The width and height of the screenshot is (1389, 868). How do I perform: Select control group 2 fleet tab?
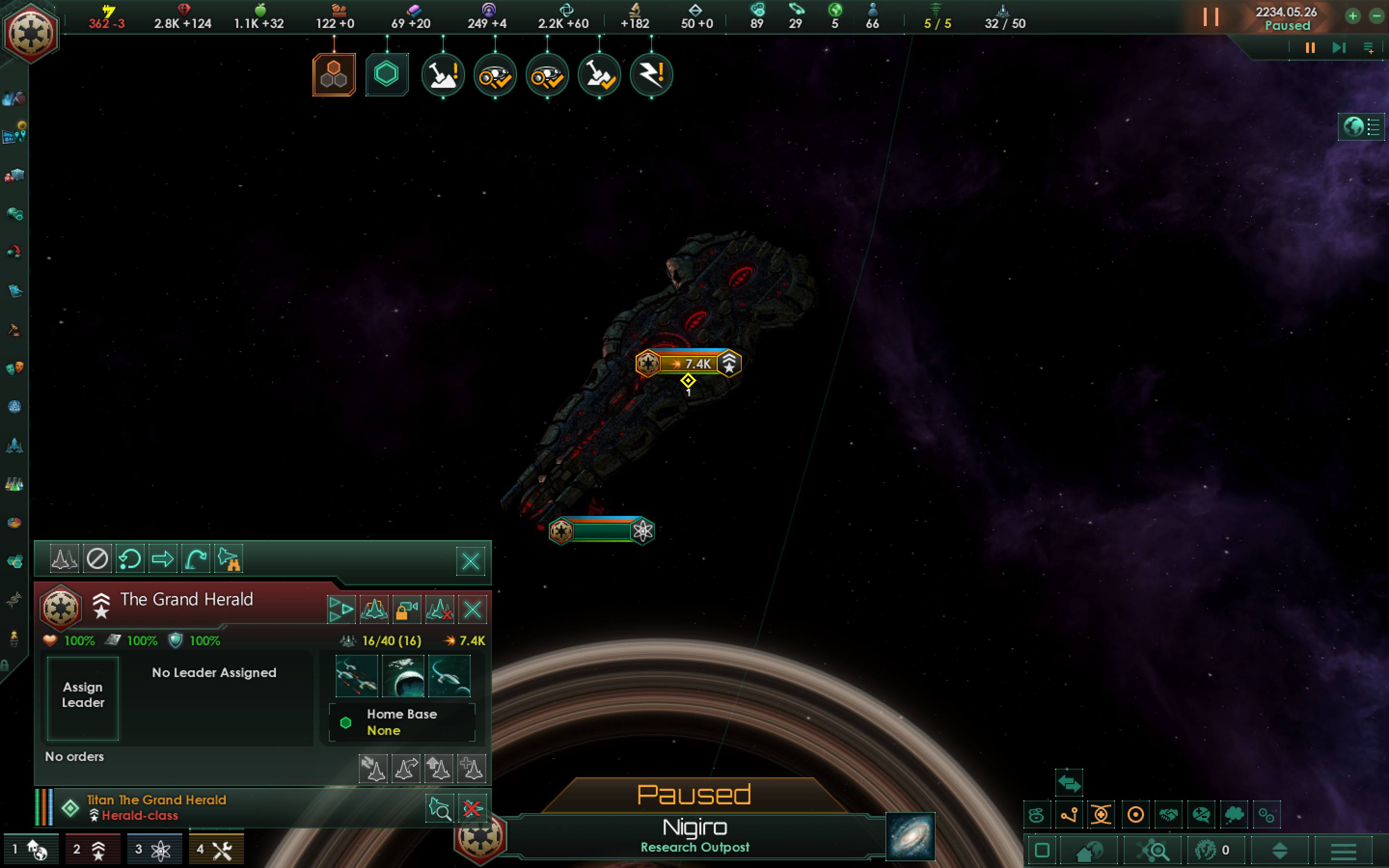(92, 850)
